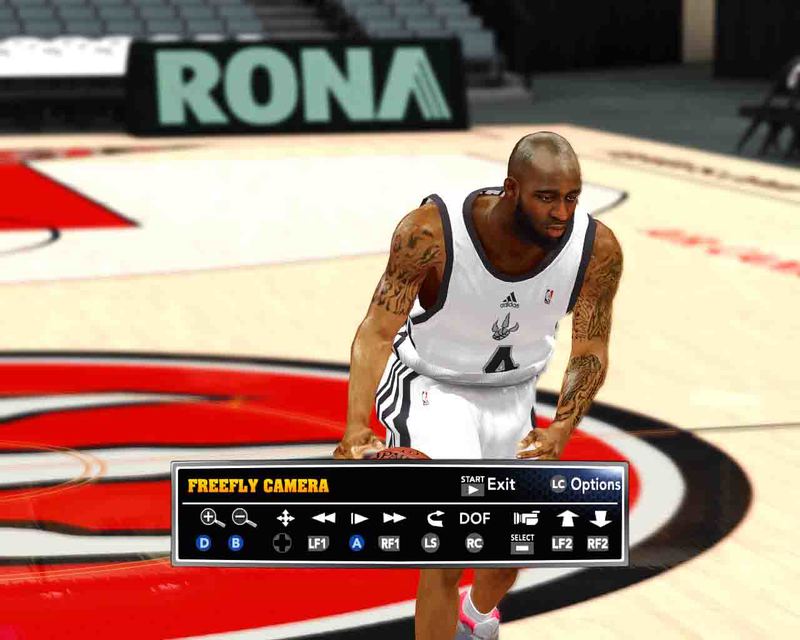Rewind the replay with the double-left arrows
The image size is (800, 640).
323,518
